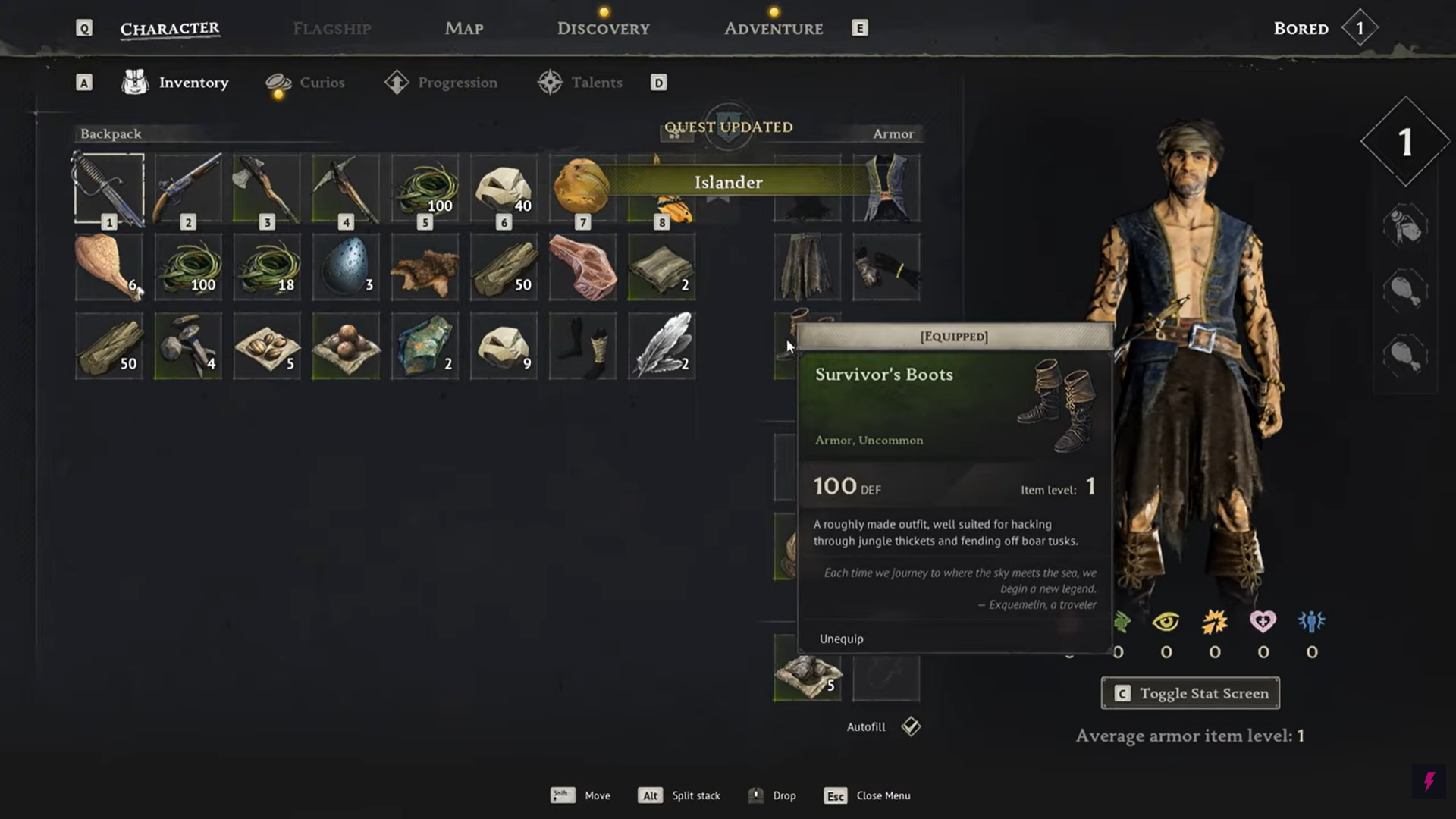The width and height of the screenshot is (1456, 819).
Task: Open the Discovery tab
Action: (x=603, y=29)
